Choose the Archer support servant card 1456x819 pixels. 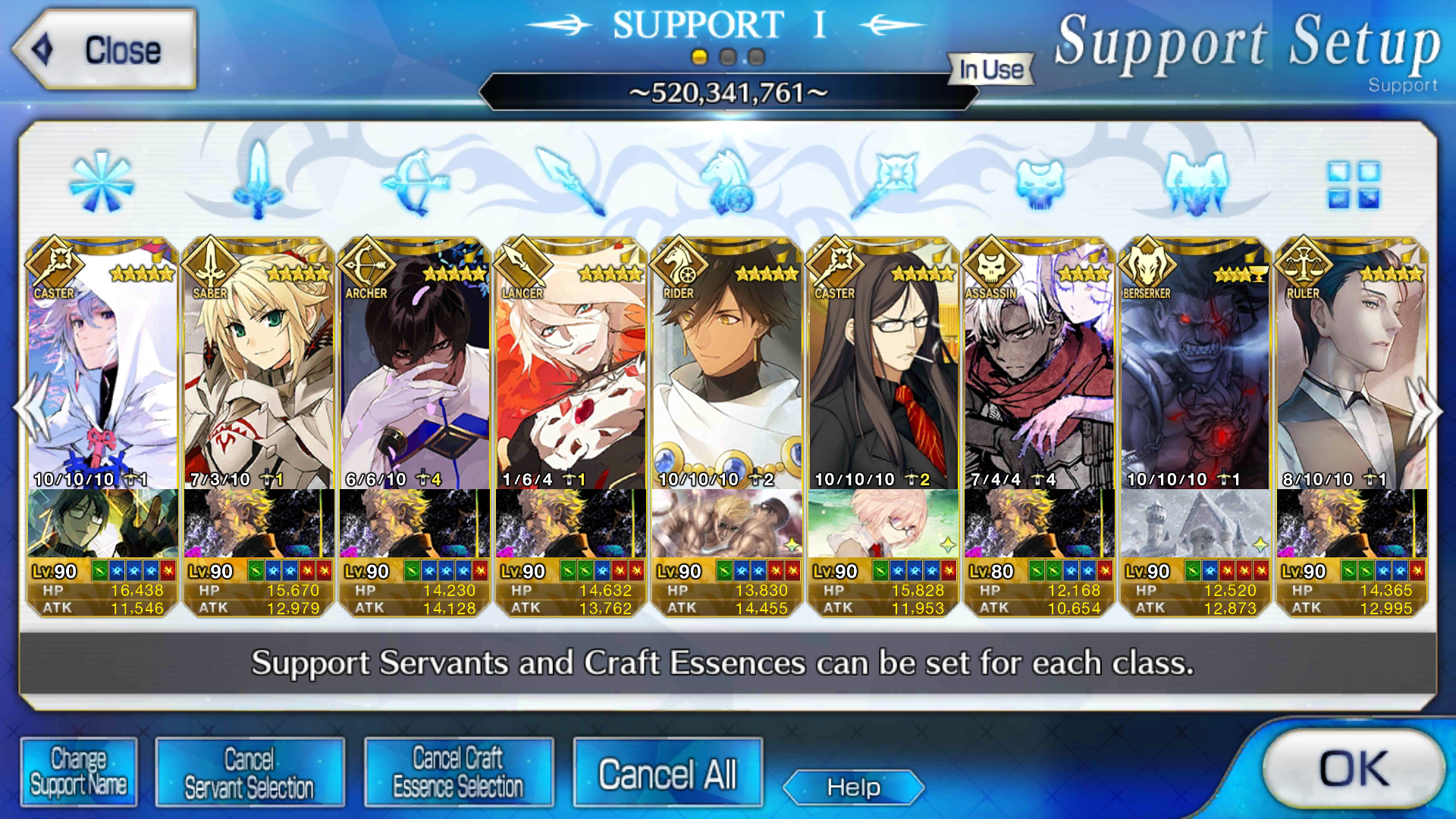(x=415, y=364)
